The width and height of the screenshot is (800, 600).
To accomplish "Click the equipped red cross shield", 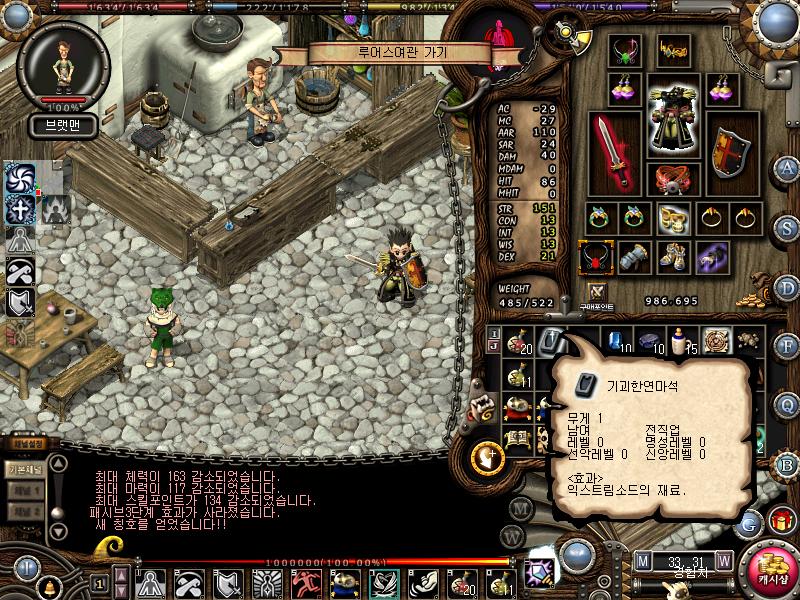I will point(731,151).
